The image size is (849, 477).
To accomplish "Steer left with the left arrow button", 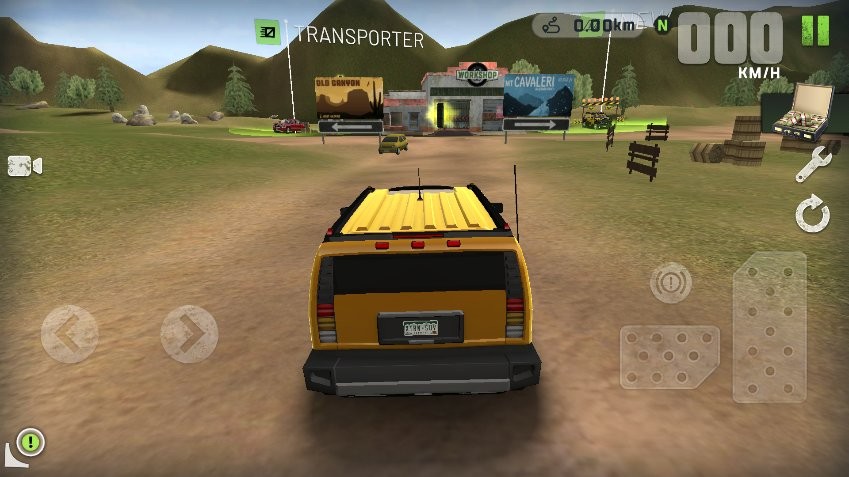I will pyautogui.click(x=69, y=334).
